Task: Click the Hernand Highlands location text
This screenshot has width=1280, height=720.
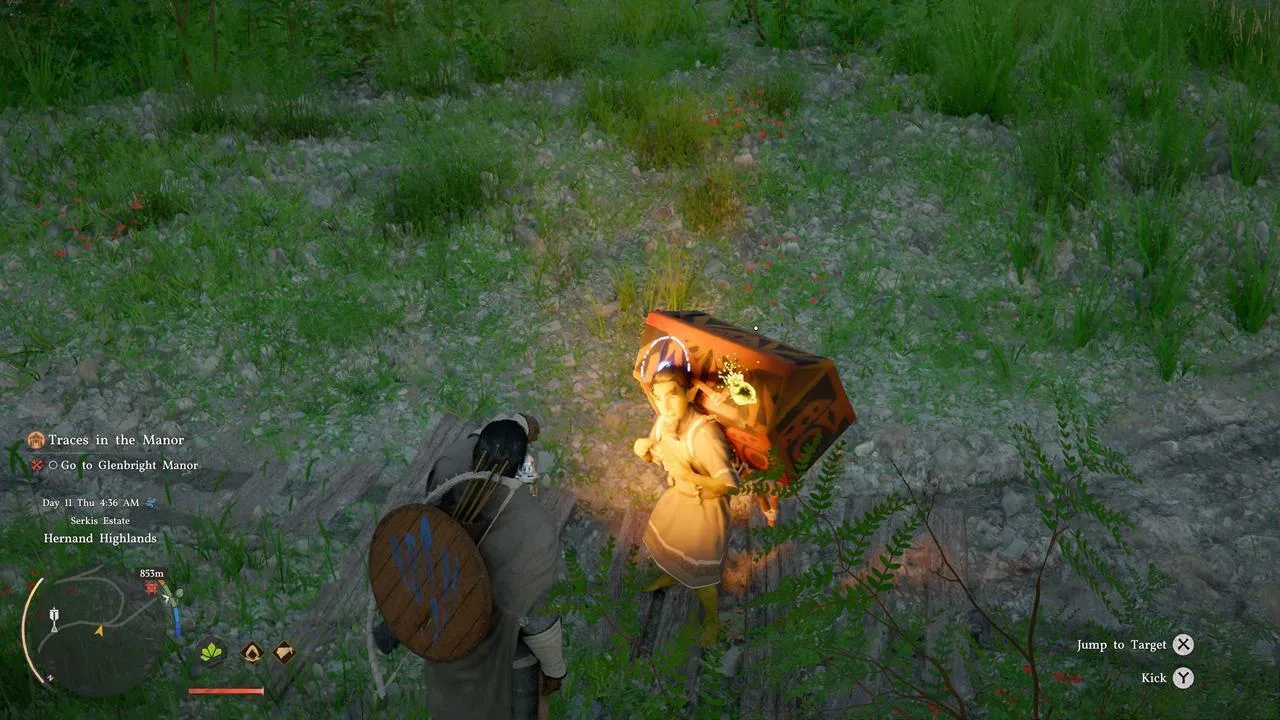Action: click(x=100, y=538)
